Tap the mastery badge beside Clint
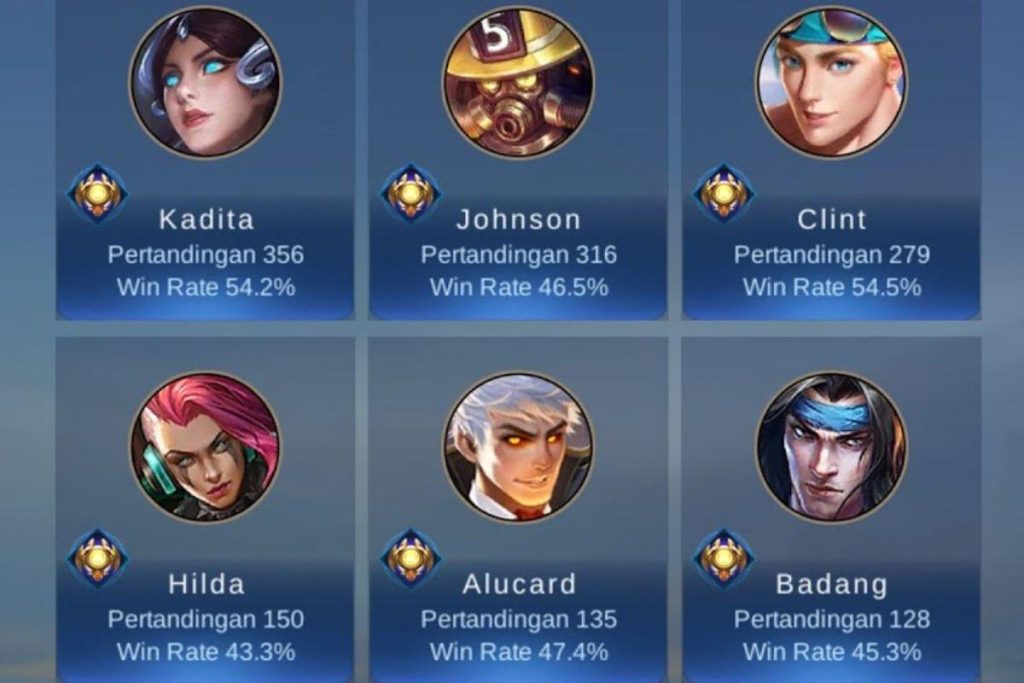The image size is (1024, 683). click(724, 193)
